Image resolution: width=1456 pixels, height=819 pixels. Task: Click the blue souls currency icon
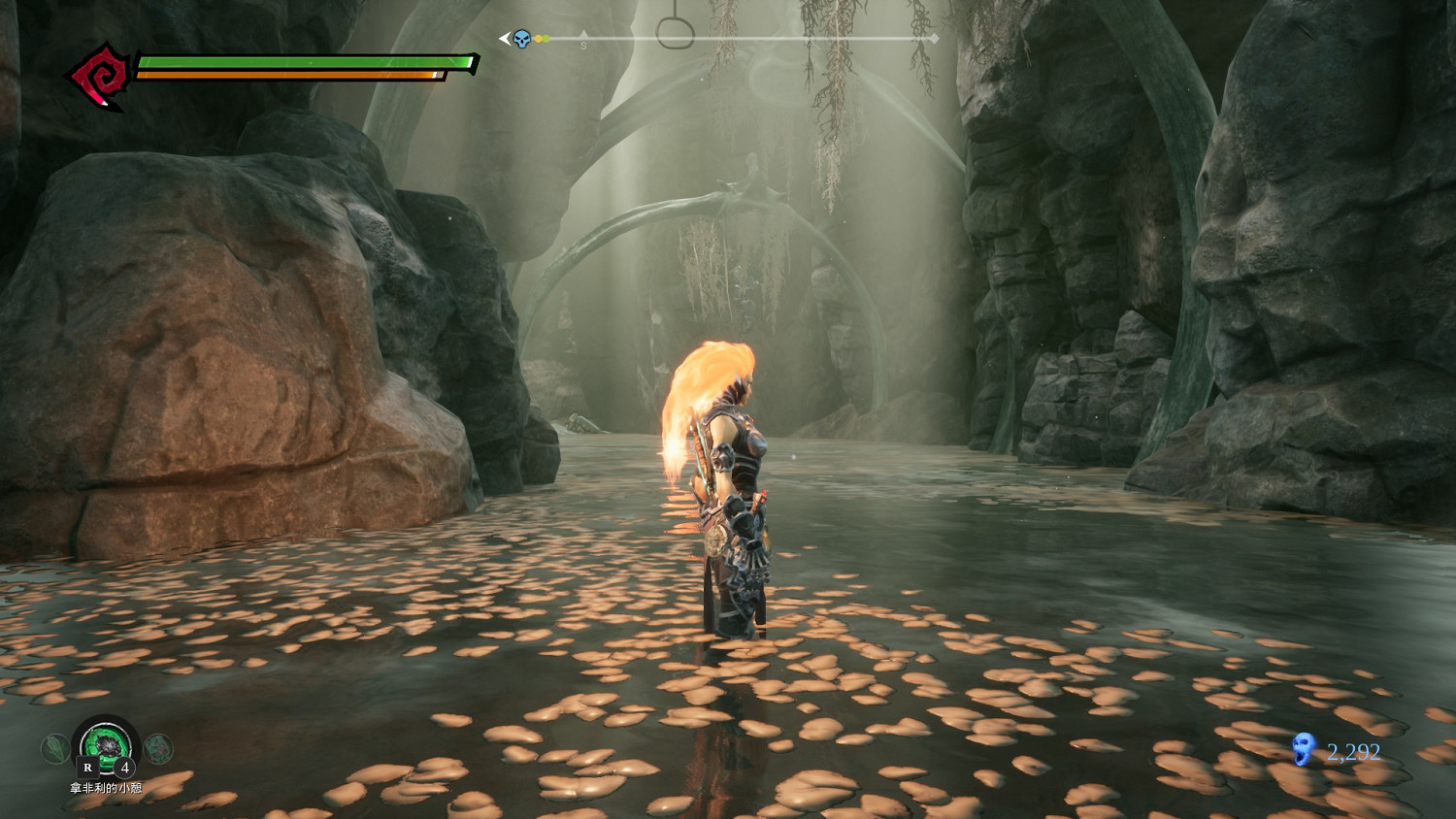(x=1304, y=750)
